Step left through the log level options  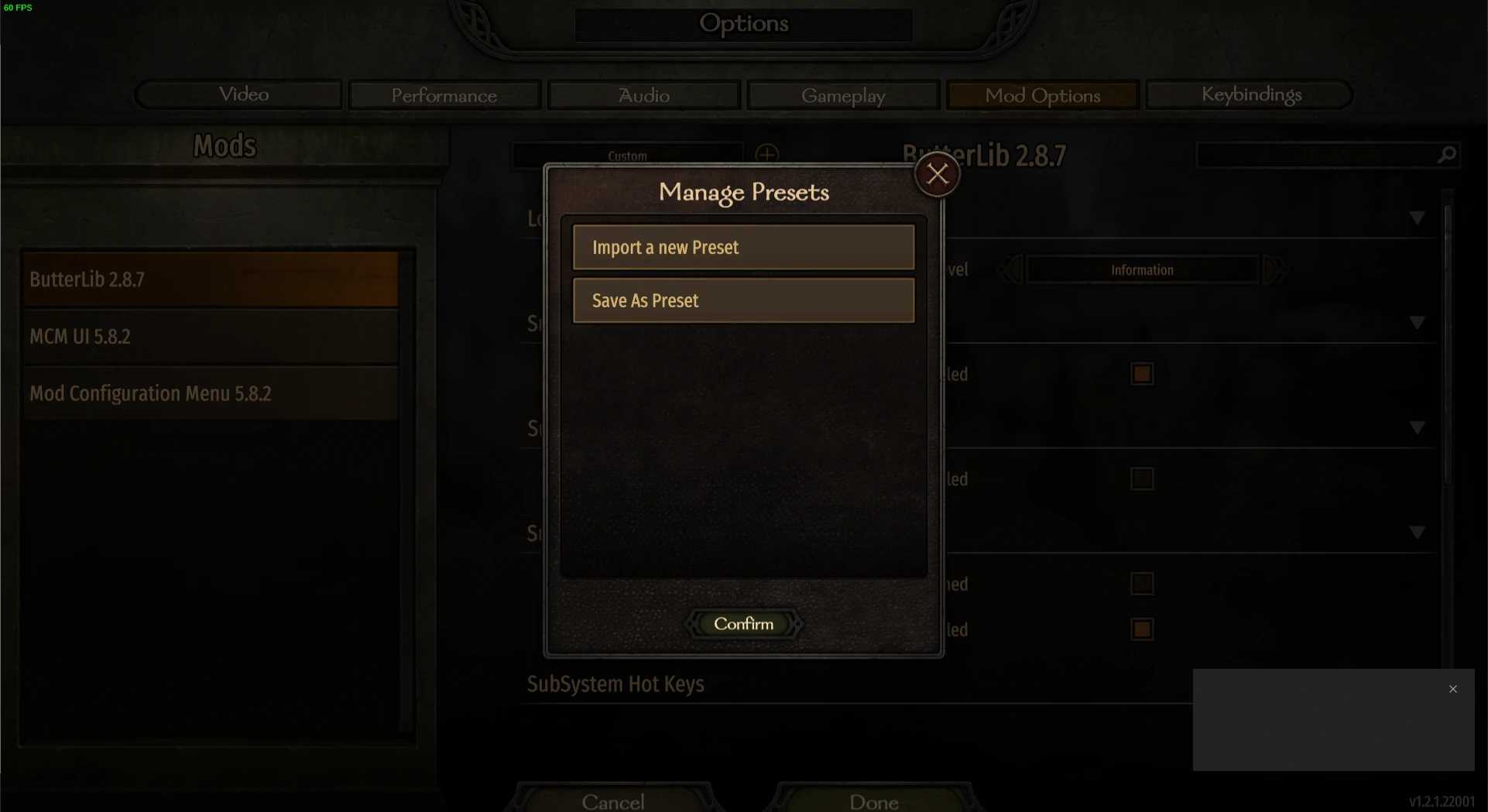1007,269
